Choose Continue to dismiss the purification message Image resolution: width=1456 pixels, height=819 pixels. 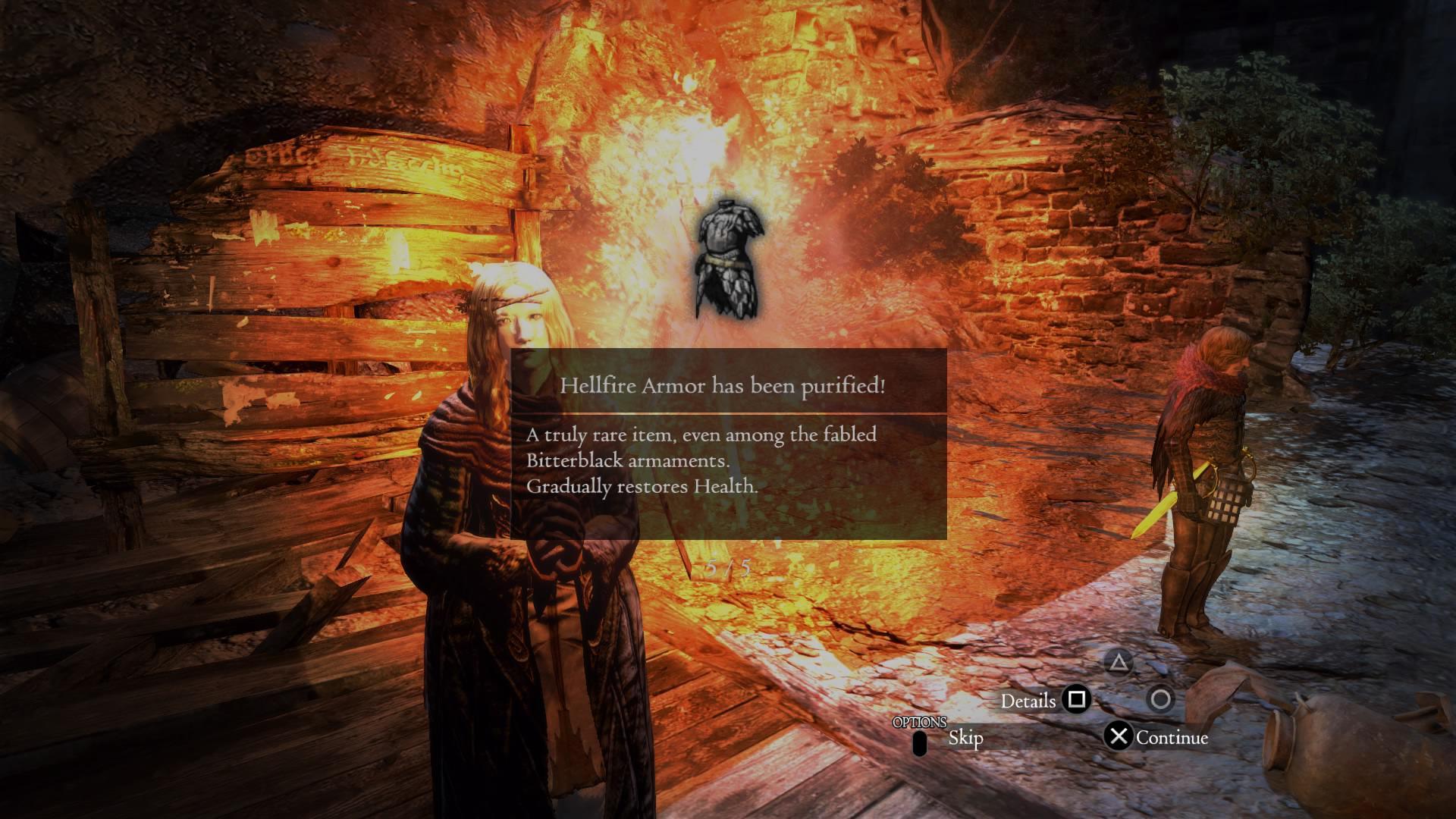(x=1172, y=736)
